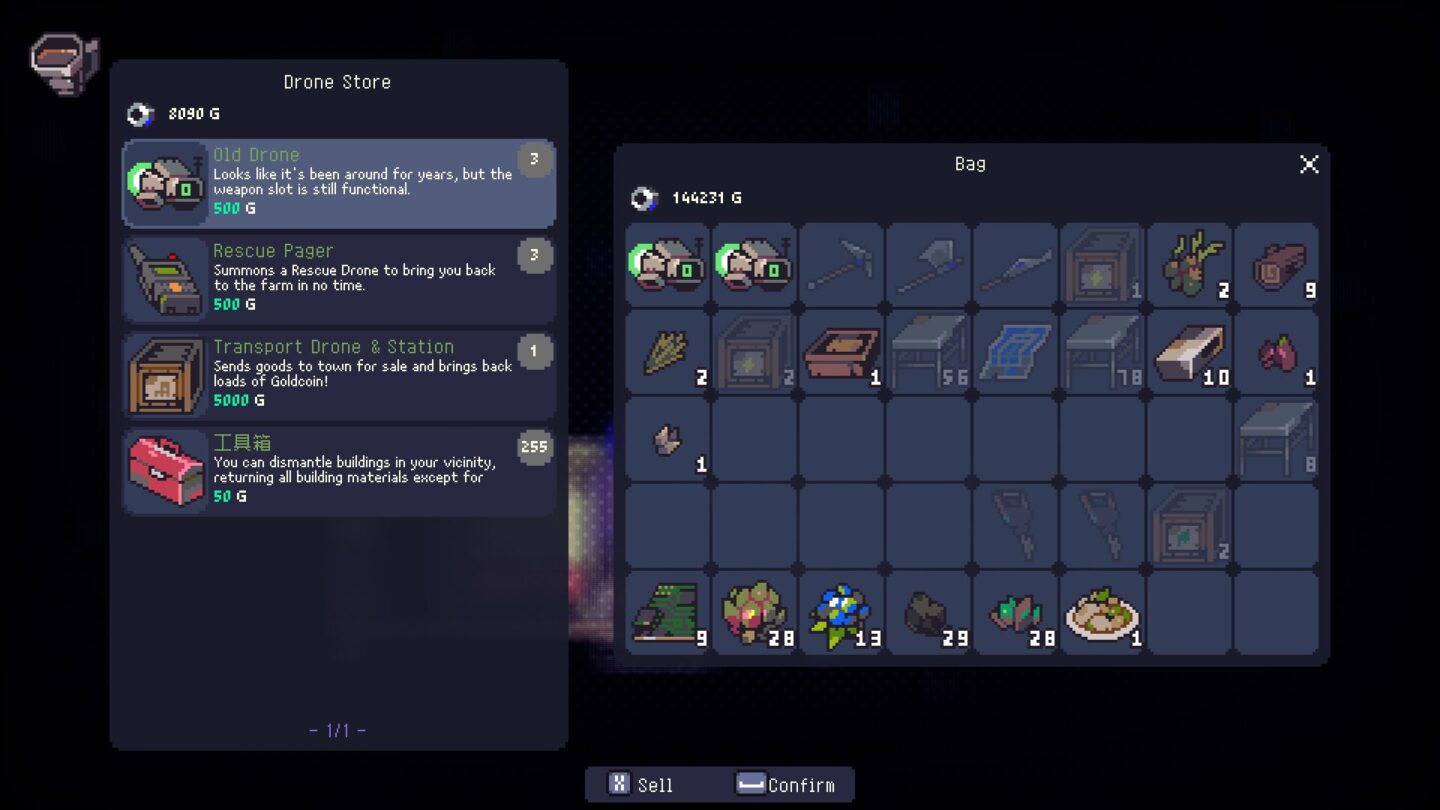Select the plate of food in the bag
The height and width of the screenshot is (810, 1440).
pyautogui.click(x=1101, y=612)
